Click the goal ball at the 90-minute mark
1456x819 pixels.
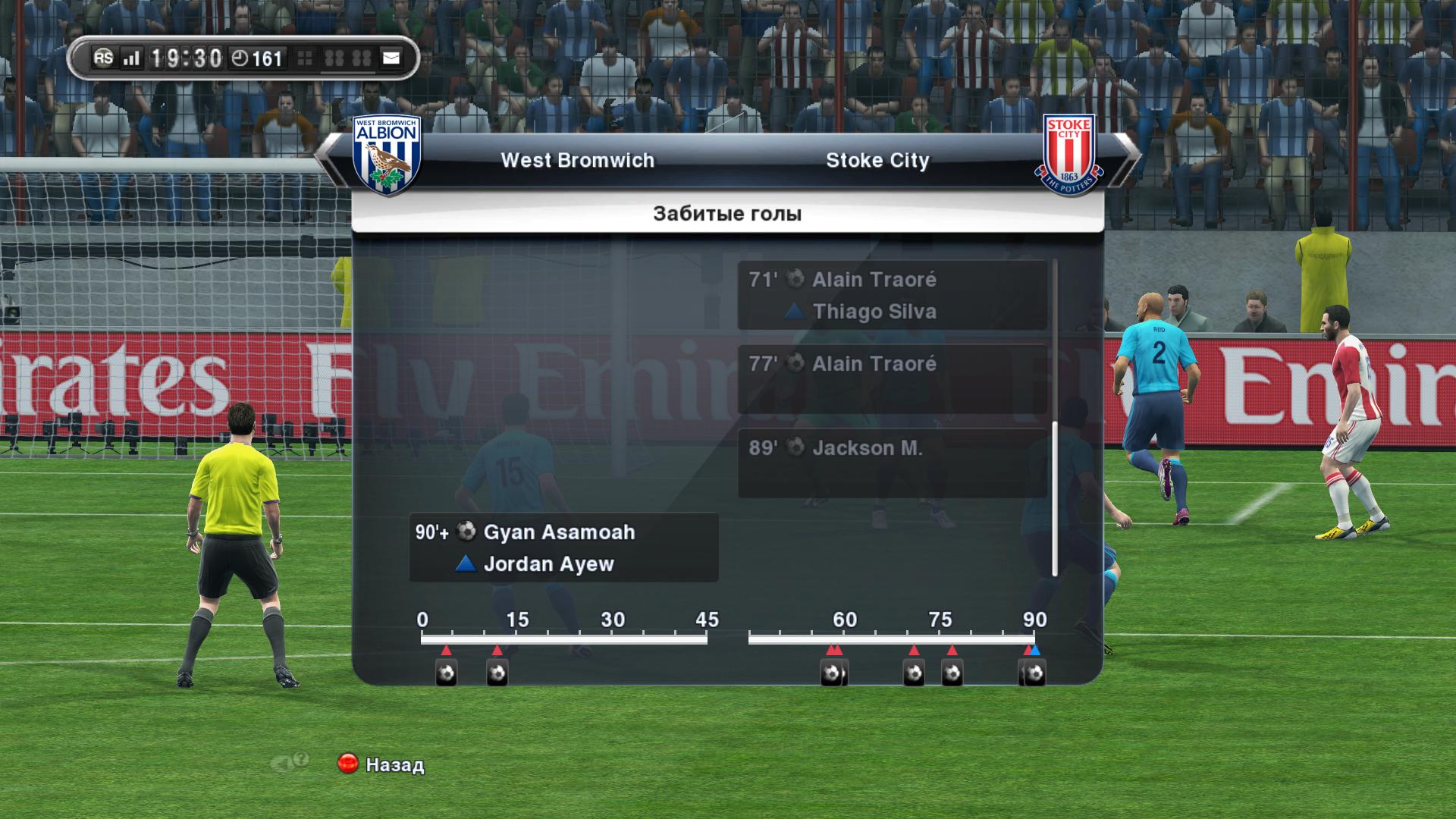(1034, 673)
